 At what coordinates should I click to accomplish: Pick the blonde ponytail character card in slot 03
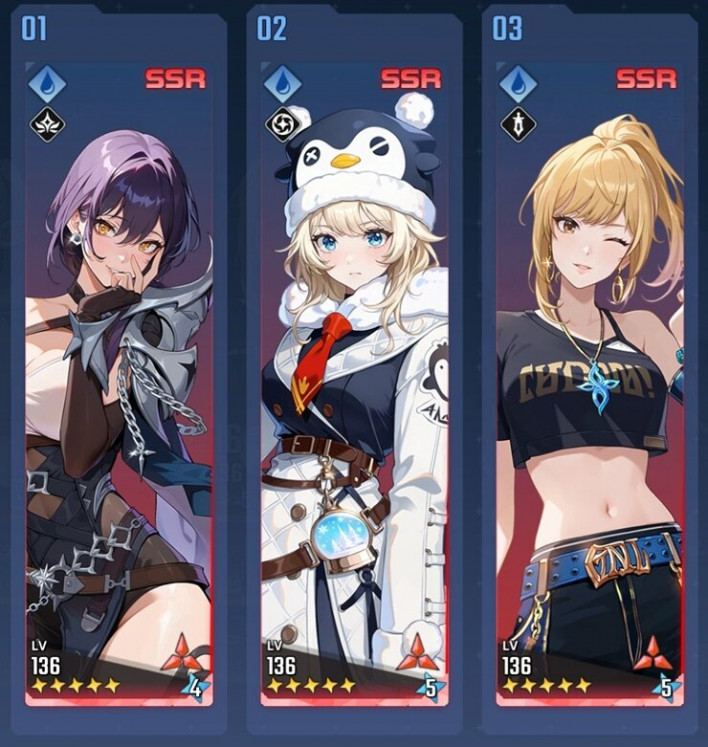coord(589,380)
